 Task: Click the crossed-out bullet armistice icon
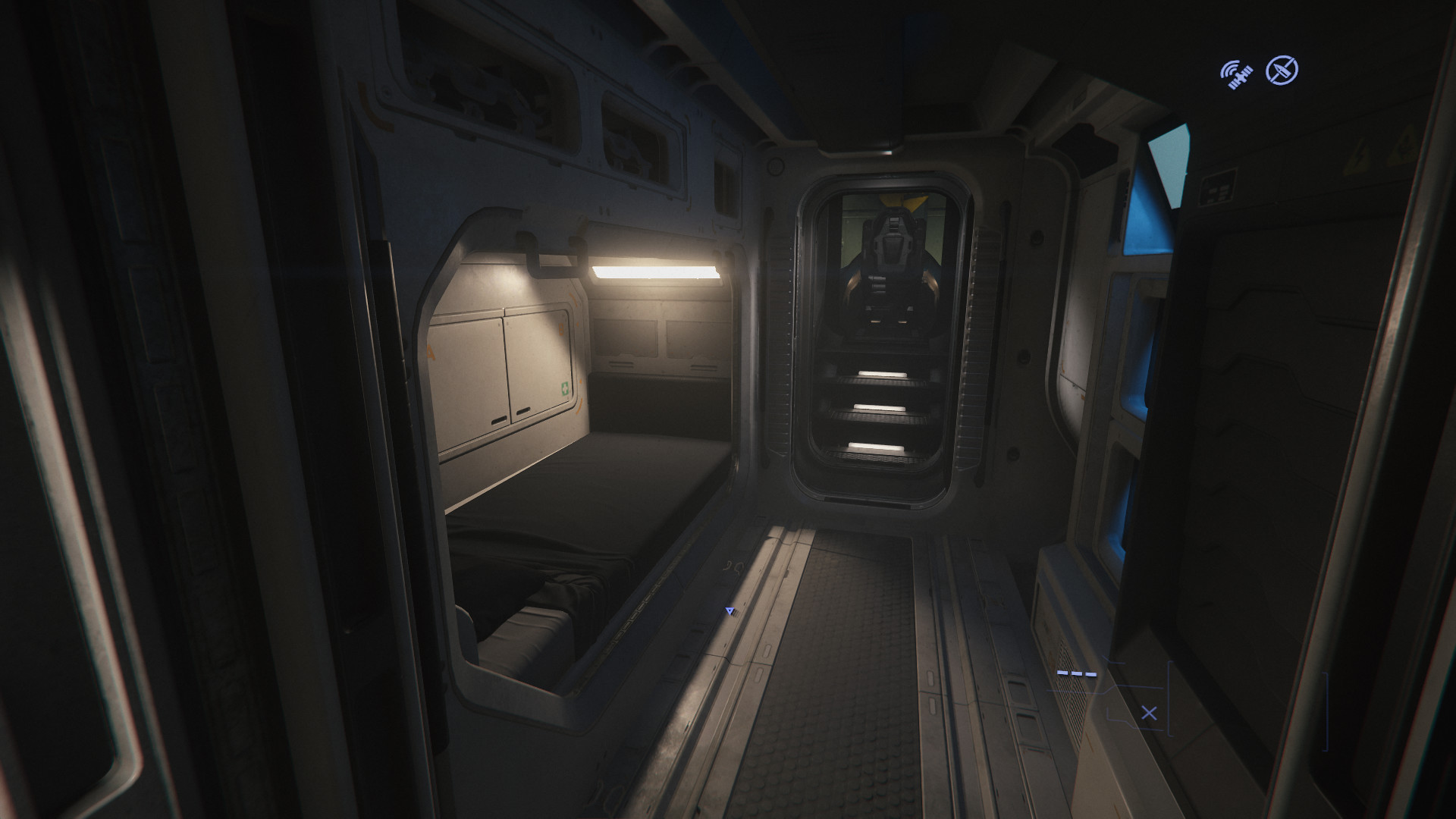(x=1282, y=71)
